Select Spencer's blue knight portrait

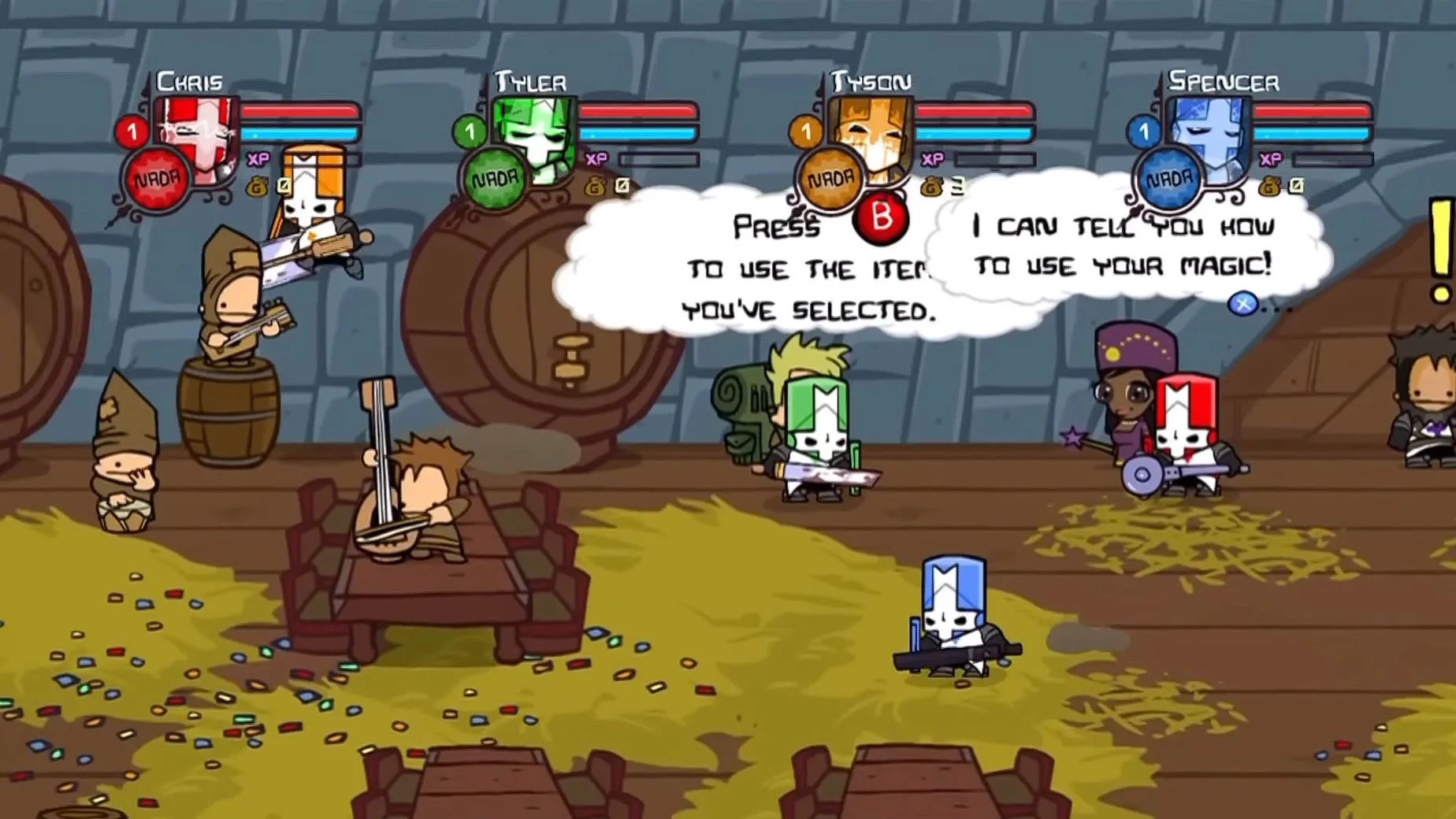click(x=1212, y=135)
